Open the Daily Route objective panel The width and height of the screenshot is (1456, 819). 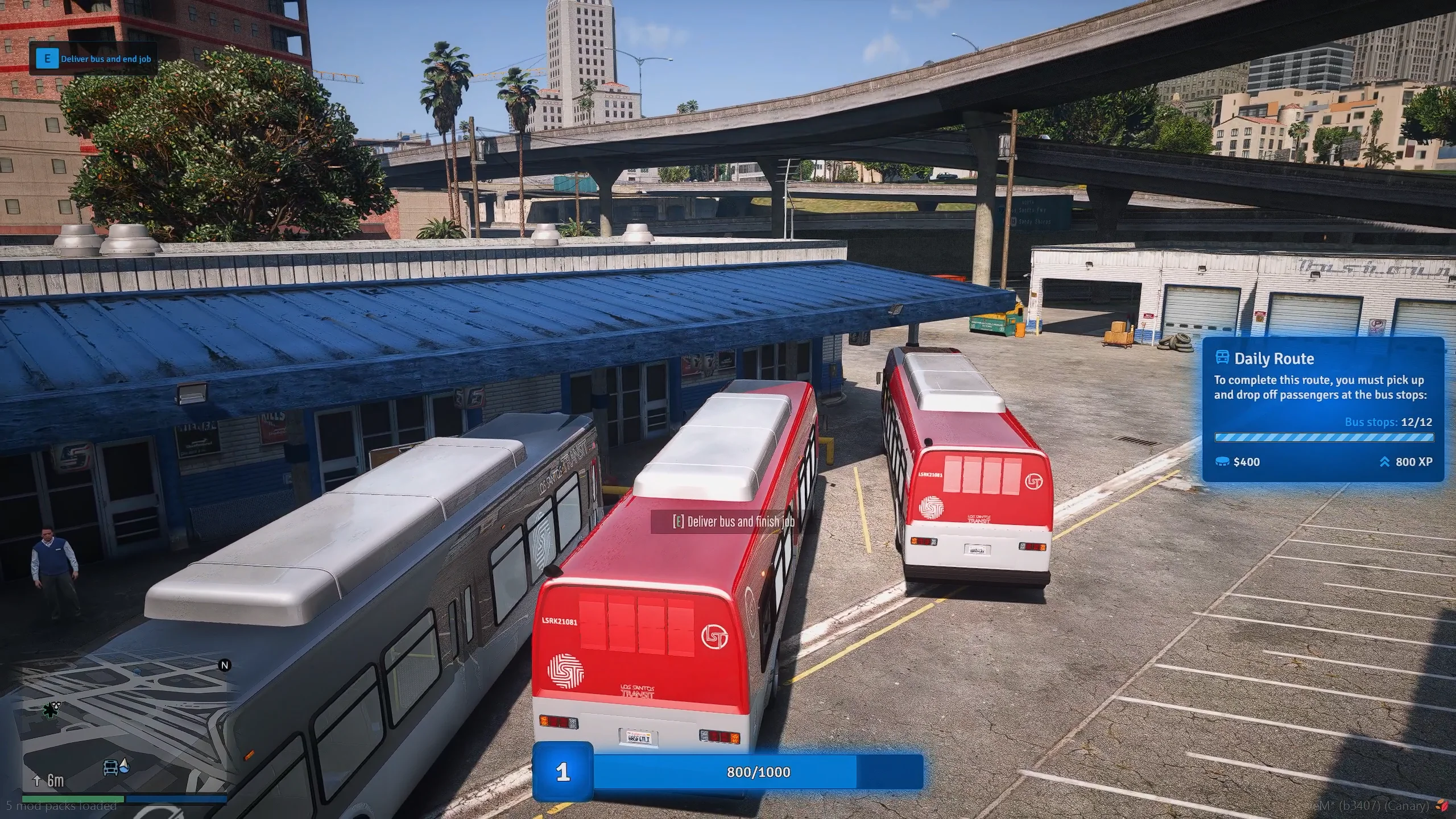pos(1323,409)
